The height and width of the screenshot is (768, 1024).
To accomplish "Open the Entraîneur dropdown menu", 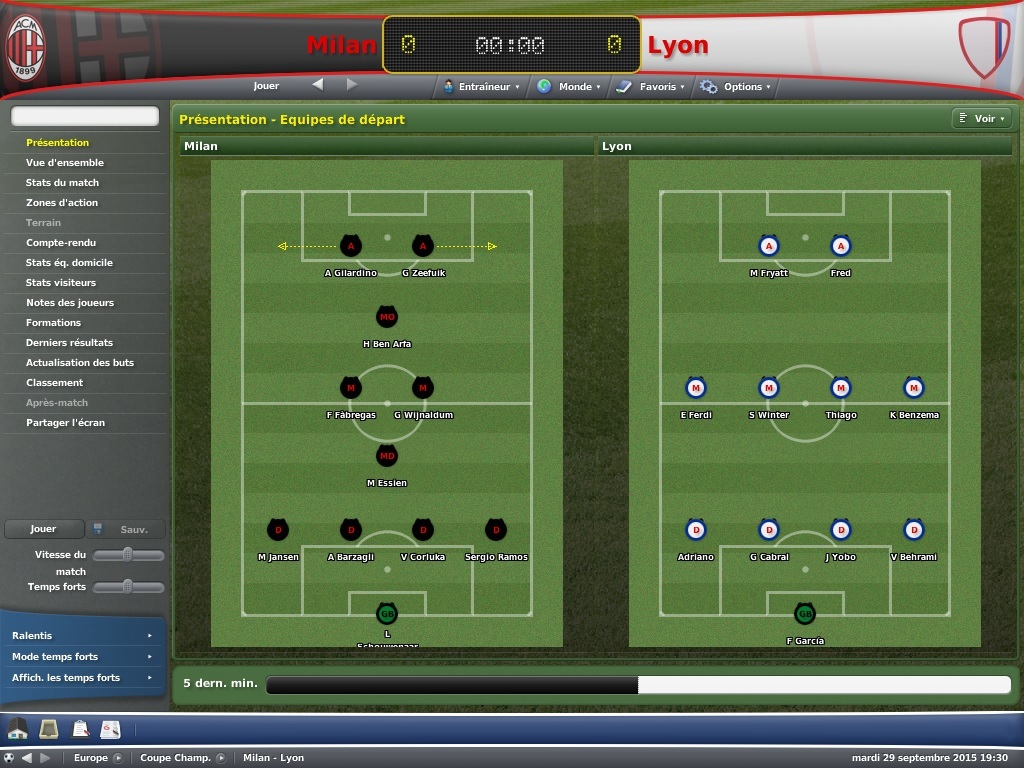I will click(483, 87).
